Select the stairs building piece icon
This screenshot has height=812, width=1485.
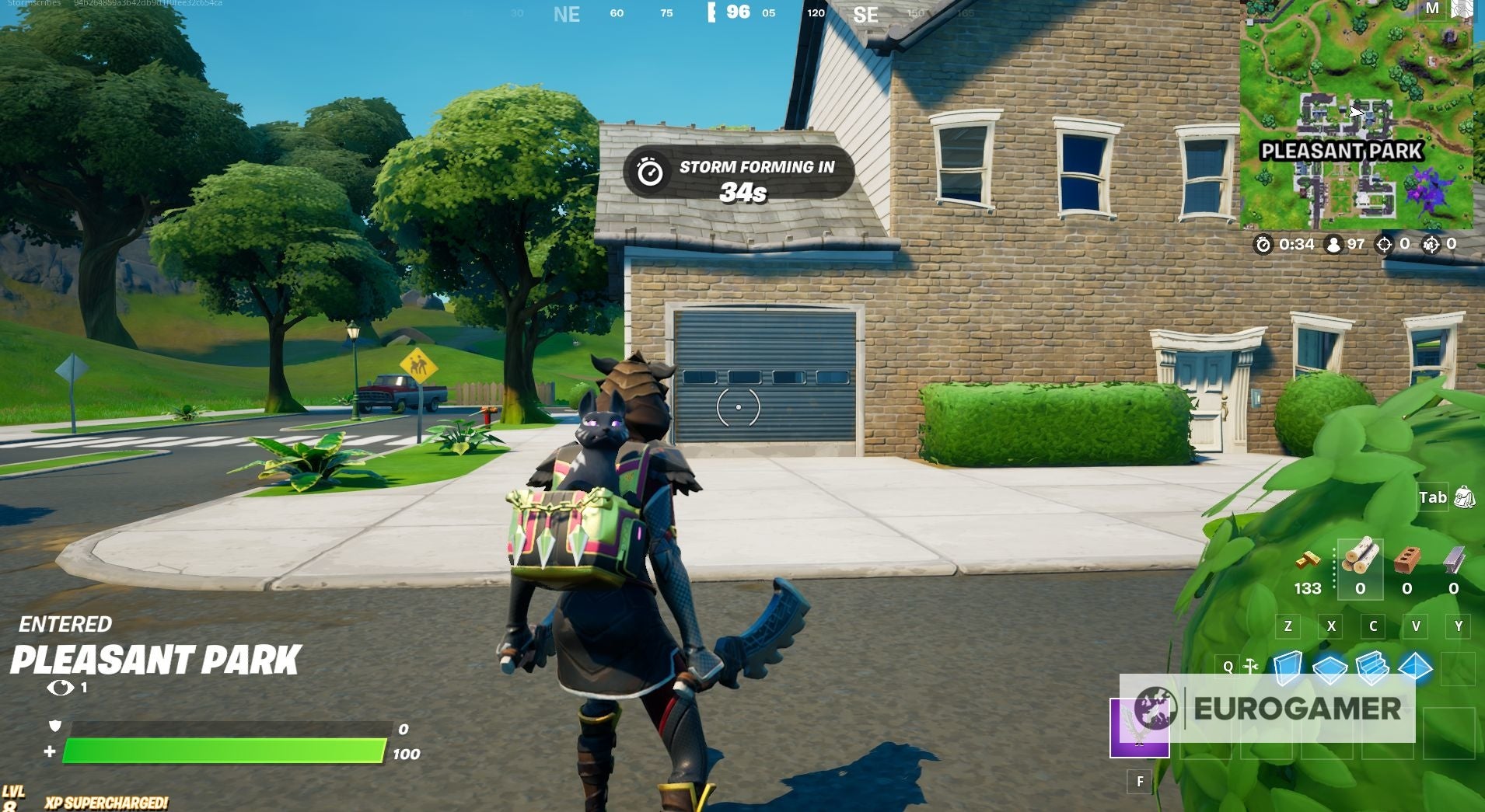1372,667
